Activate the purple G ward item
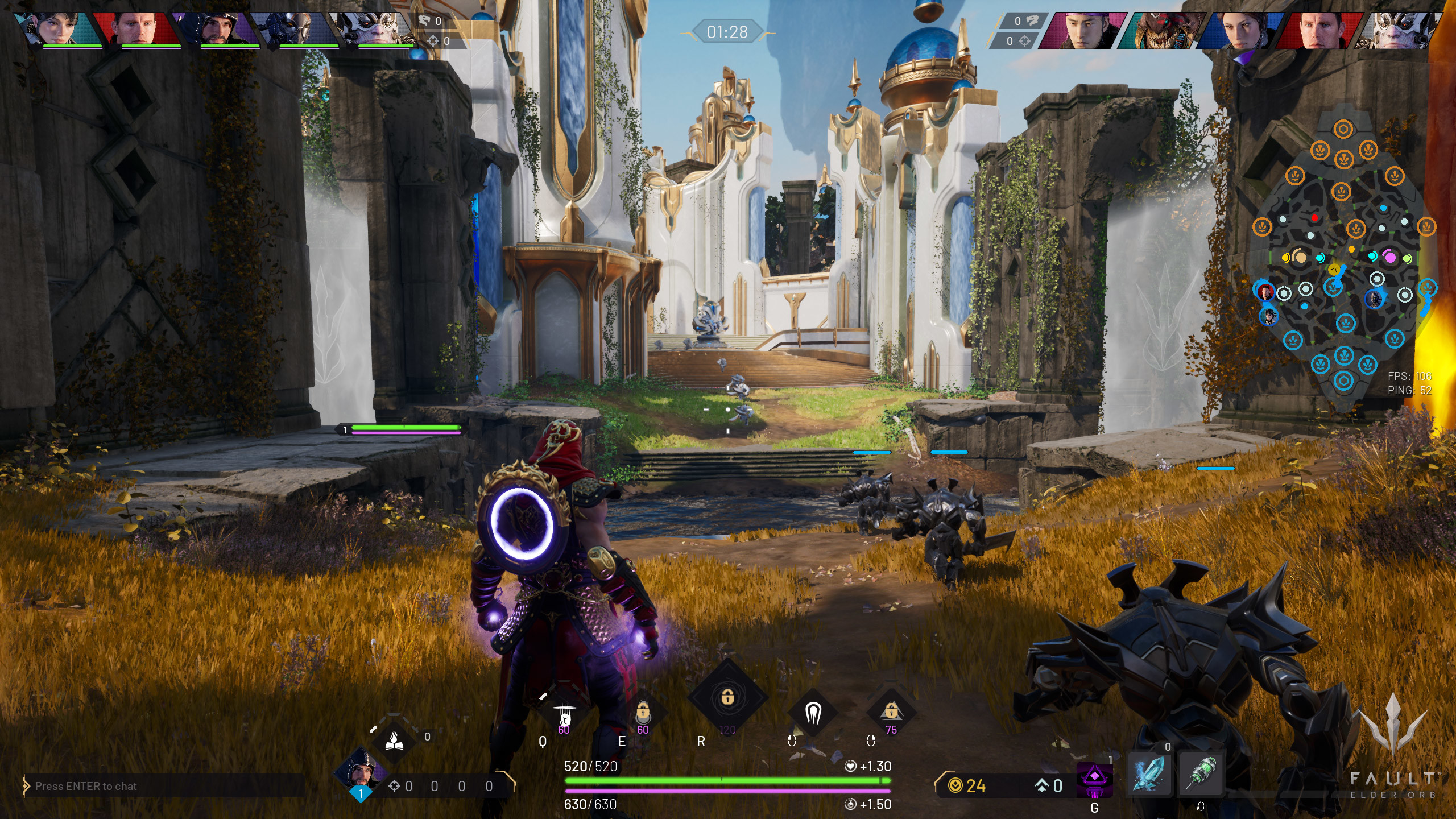The height and width of the screenshot is (819, 1456). click(1094, 778)
